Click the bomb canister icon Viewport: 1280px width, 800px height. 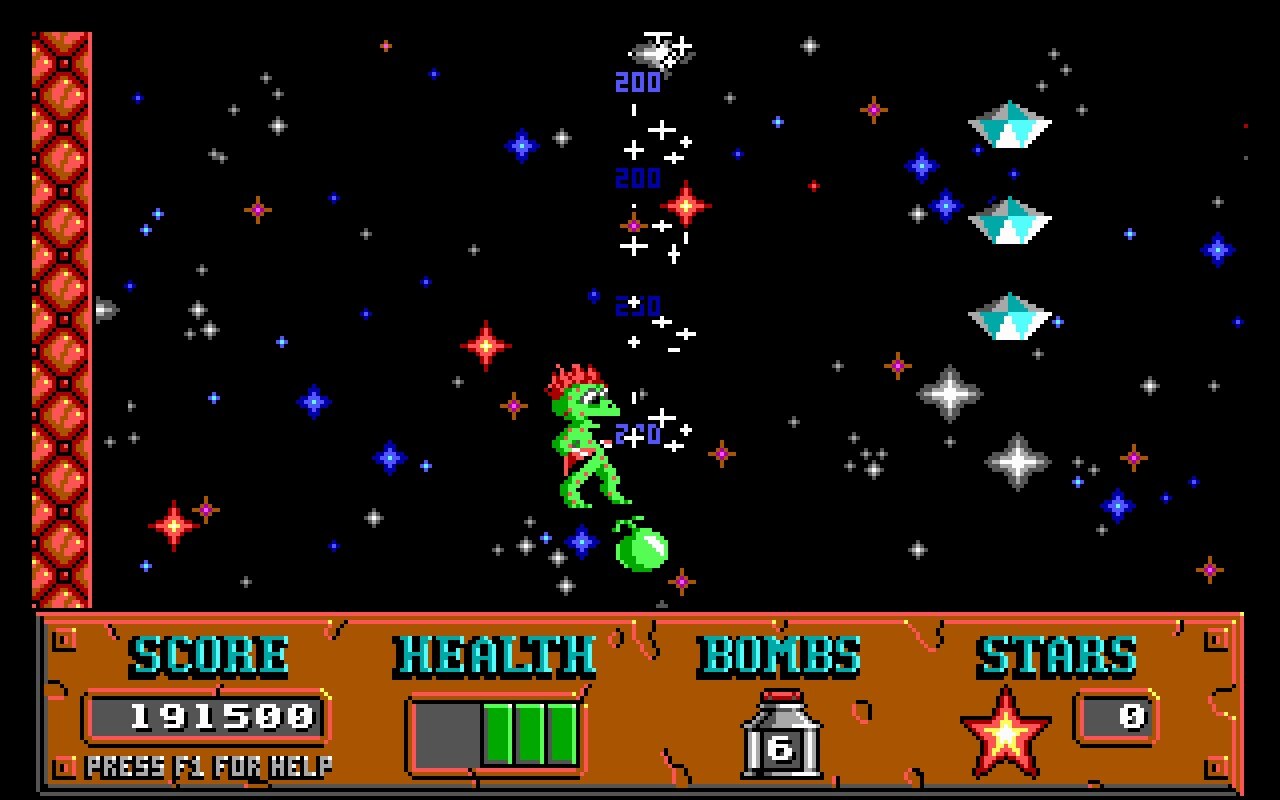[x=781, y=735]
